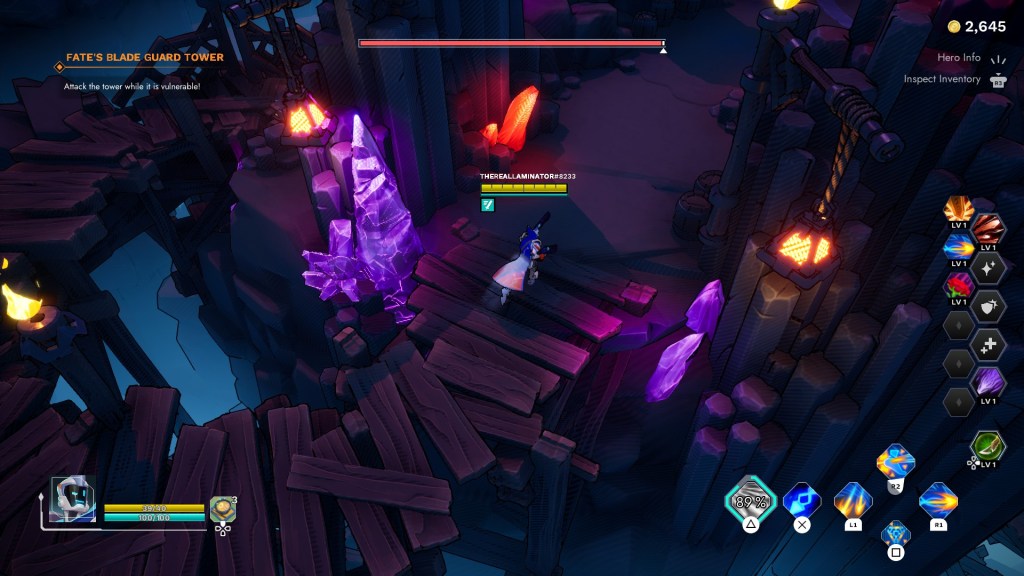Select the green leaf blade skill icon
The width and height of the screenshot is (1024, 576).
click(x=988, y=445)
